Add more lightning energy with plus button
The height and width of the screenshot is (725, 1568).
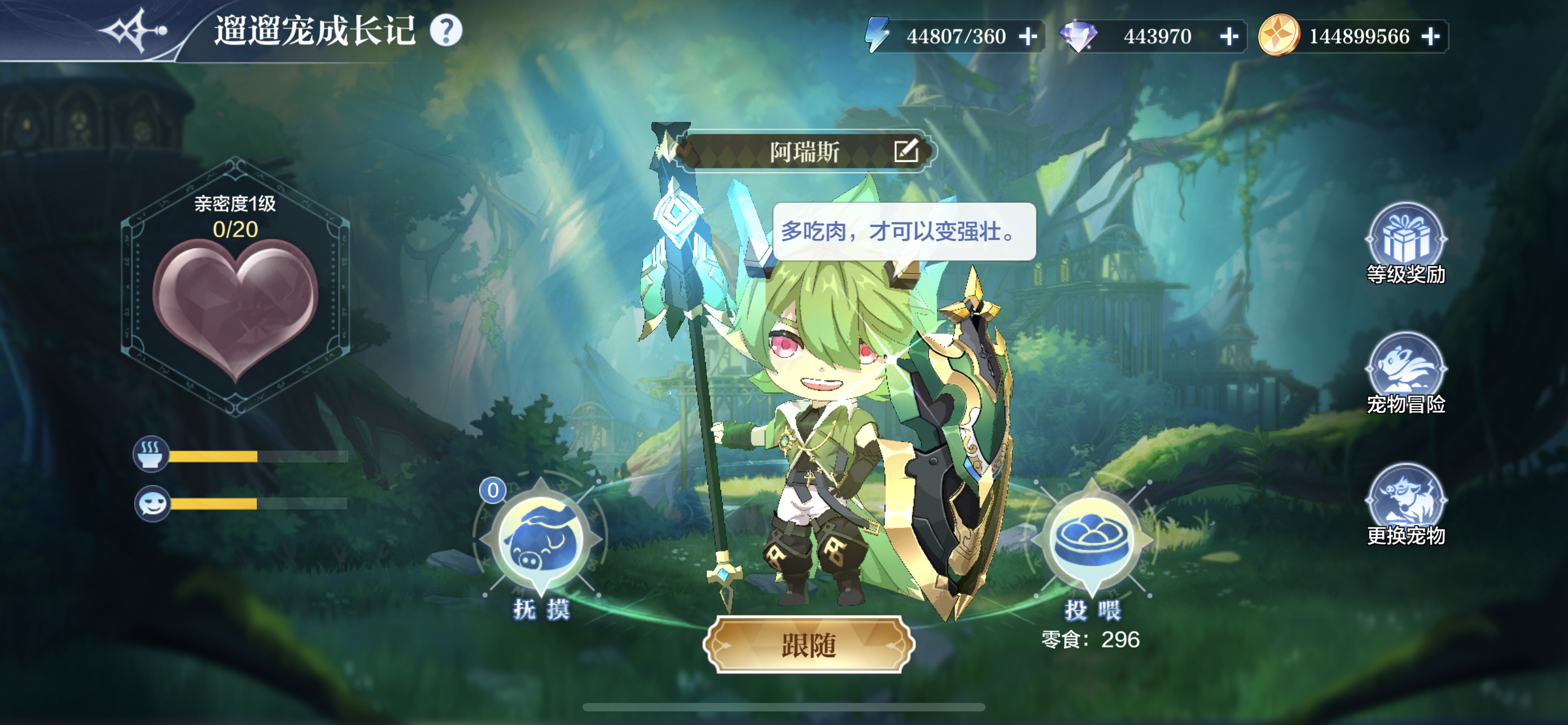pyautogui.click(x=1028, y=37)
